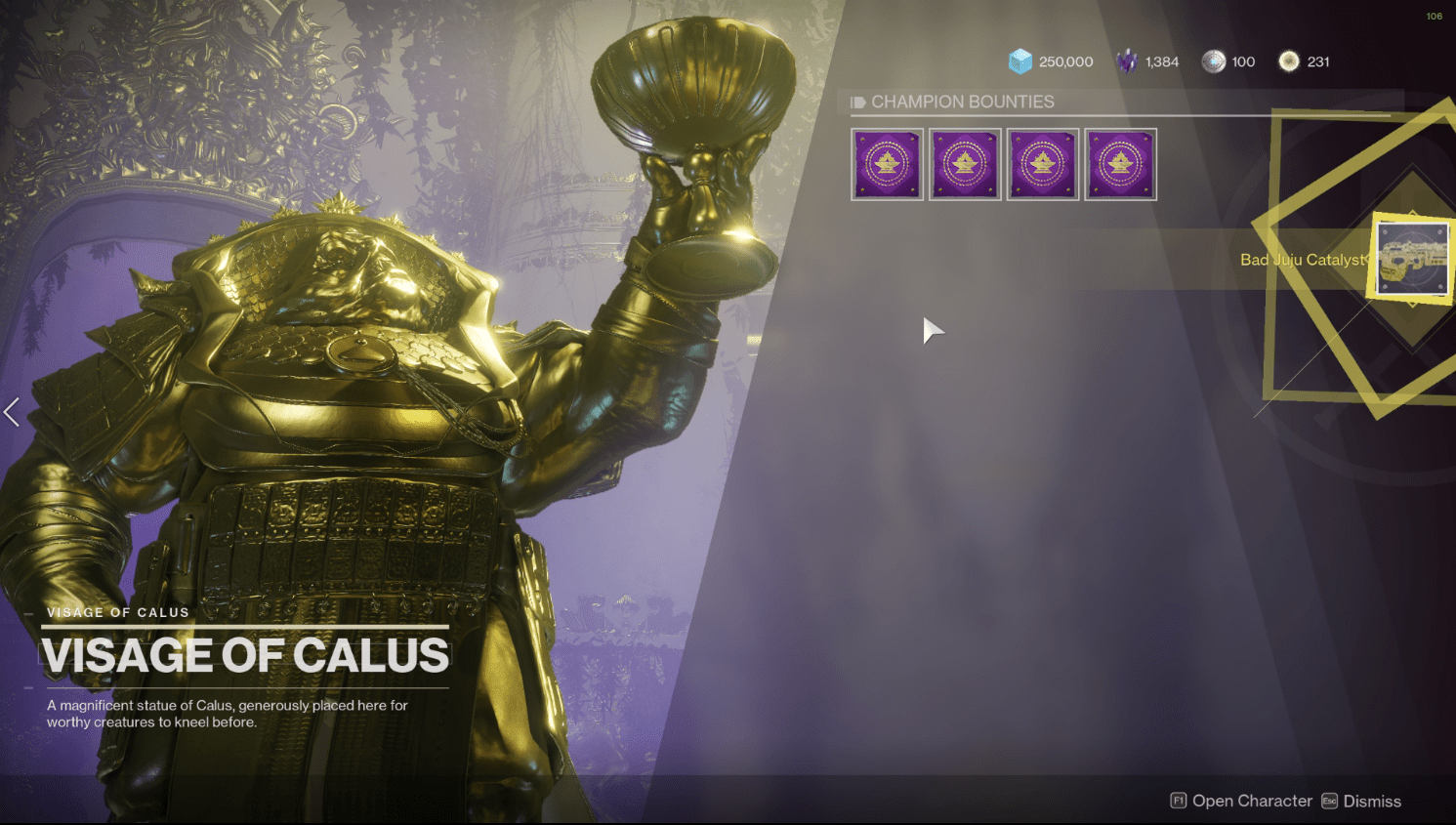Pick up the fourth Champion Bounty
Image resolution: width=1456 pixels, height=825 pixels.
(1120, 163)
